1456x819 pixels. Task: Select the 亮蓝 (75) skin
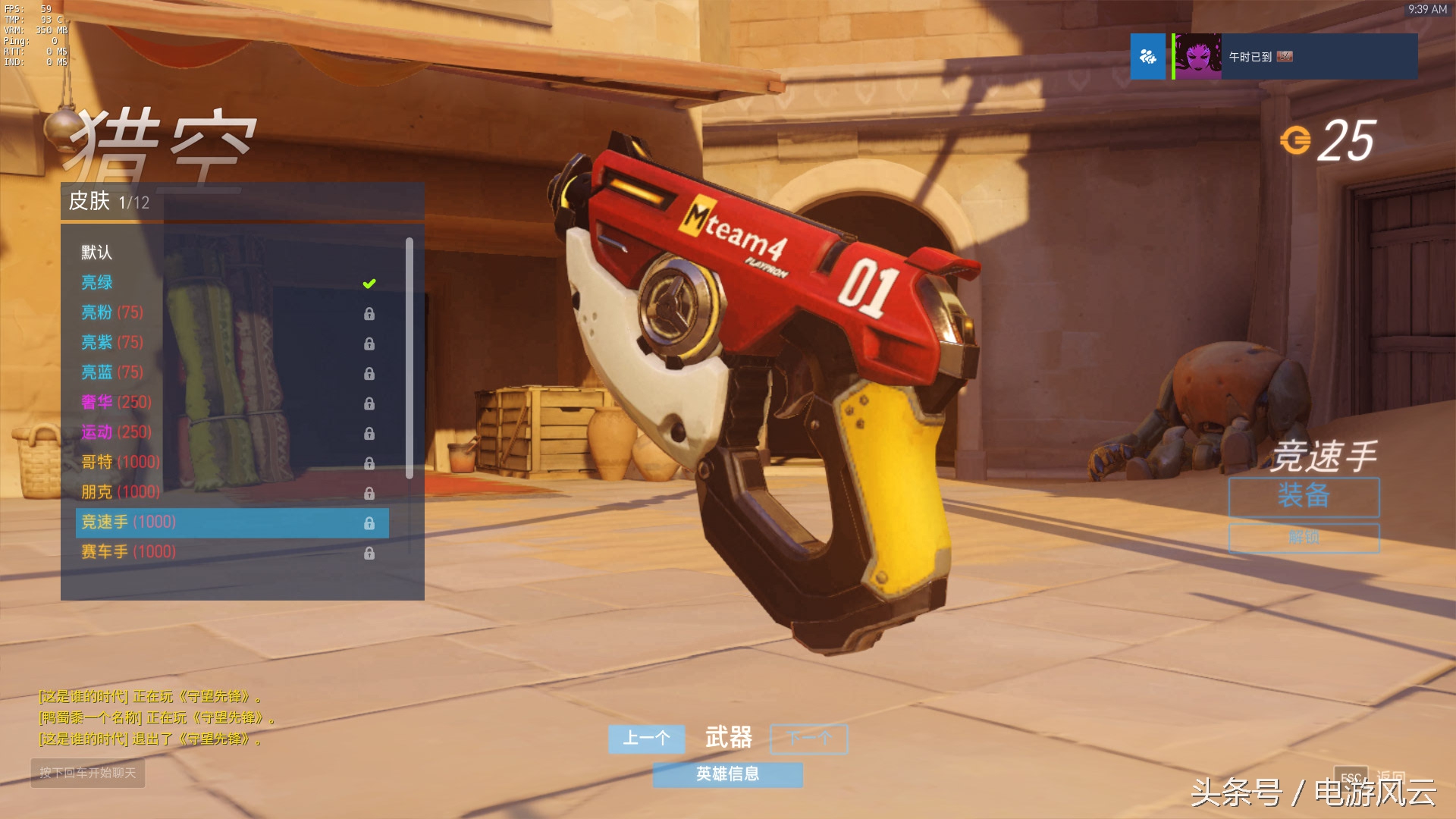(112, 372)
